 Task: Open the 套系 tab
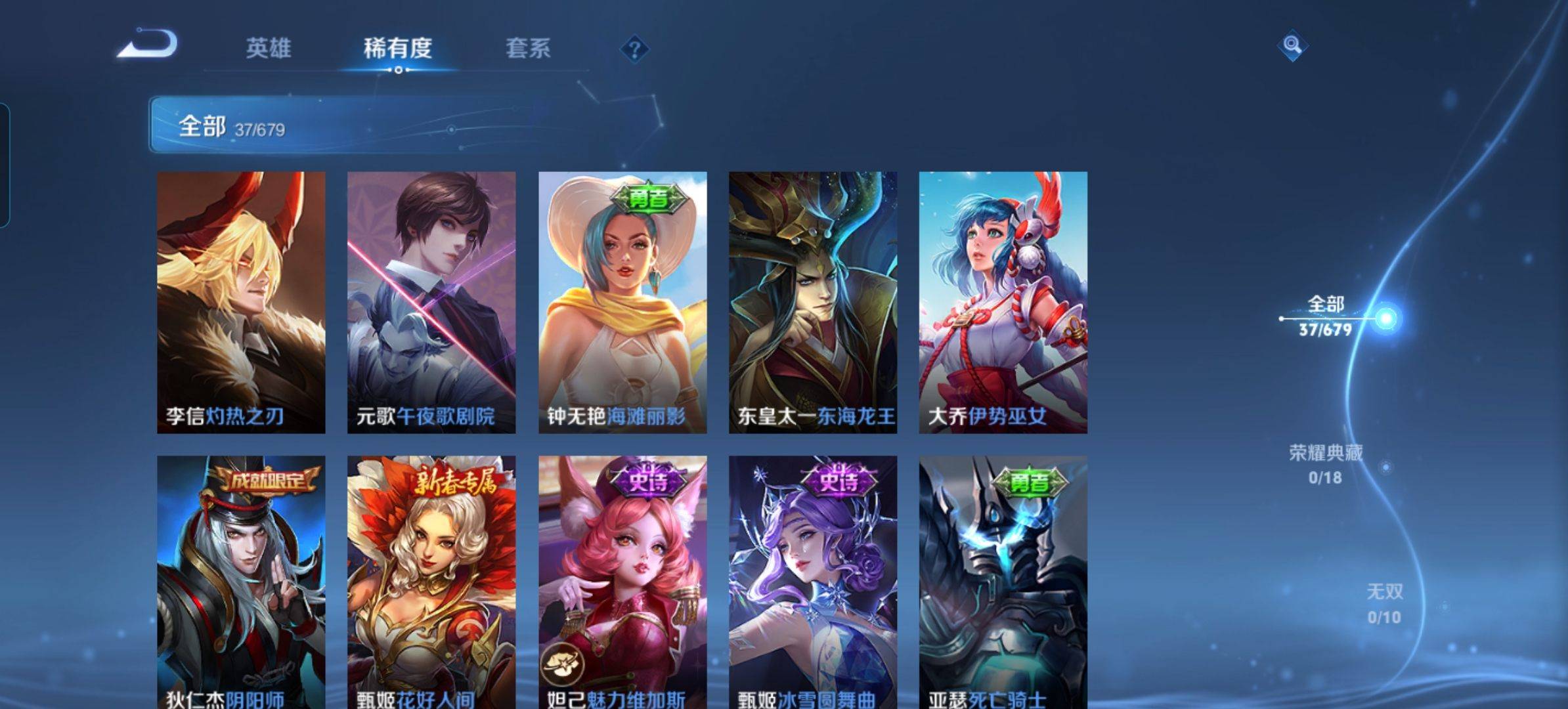pyautogui.click(x=527, y=48)
